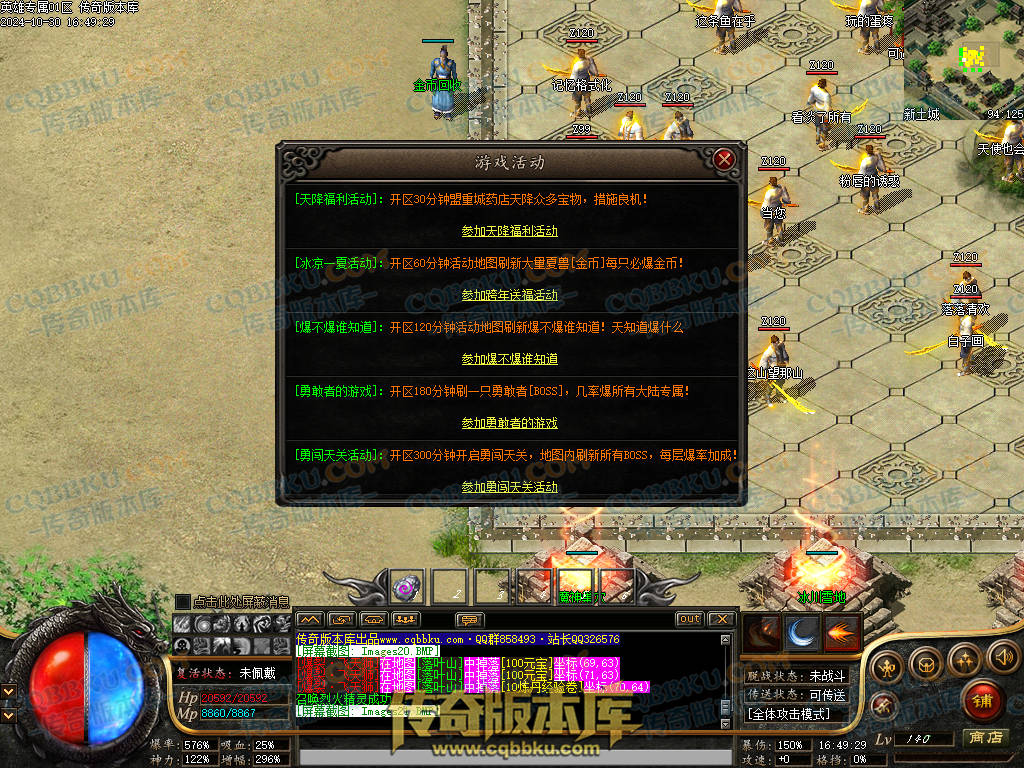Open the skills sparkle button
This screenshot has width=1024, height=768.
[963, 659]
